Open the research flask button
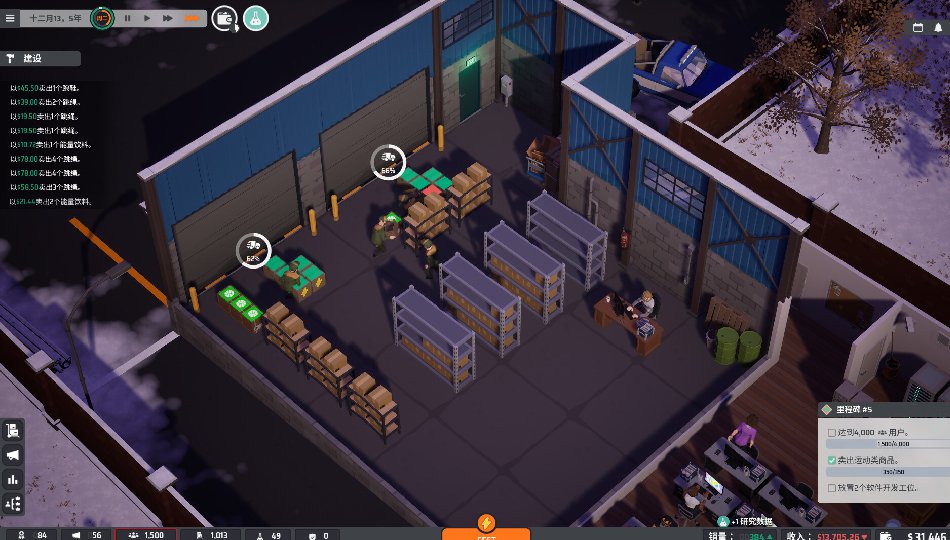 [x=255, y=17]
